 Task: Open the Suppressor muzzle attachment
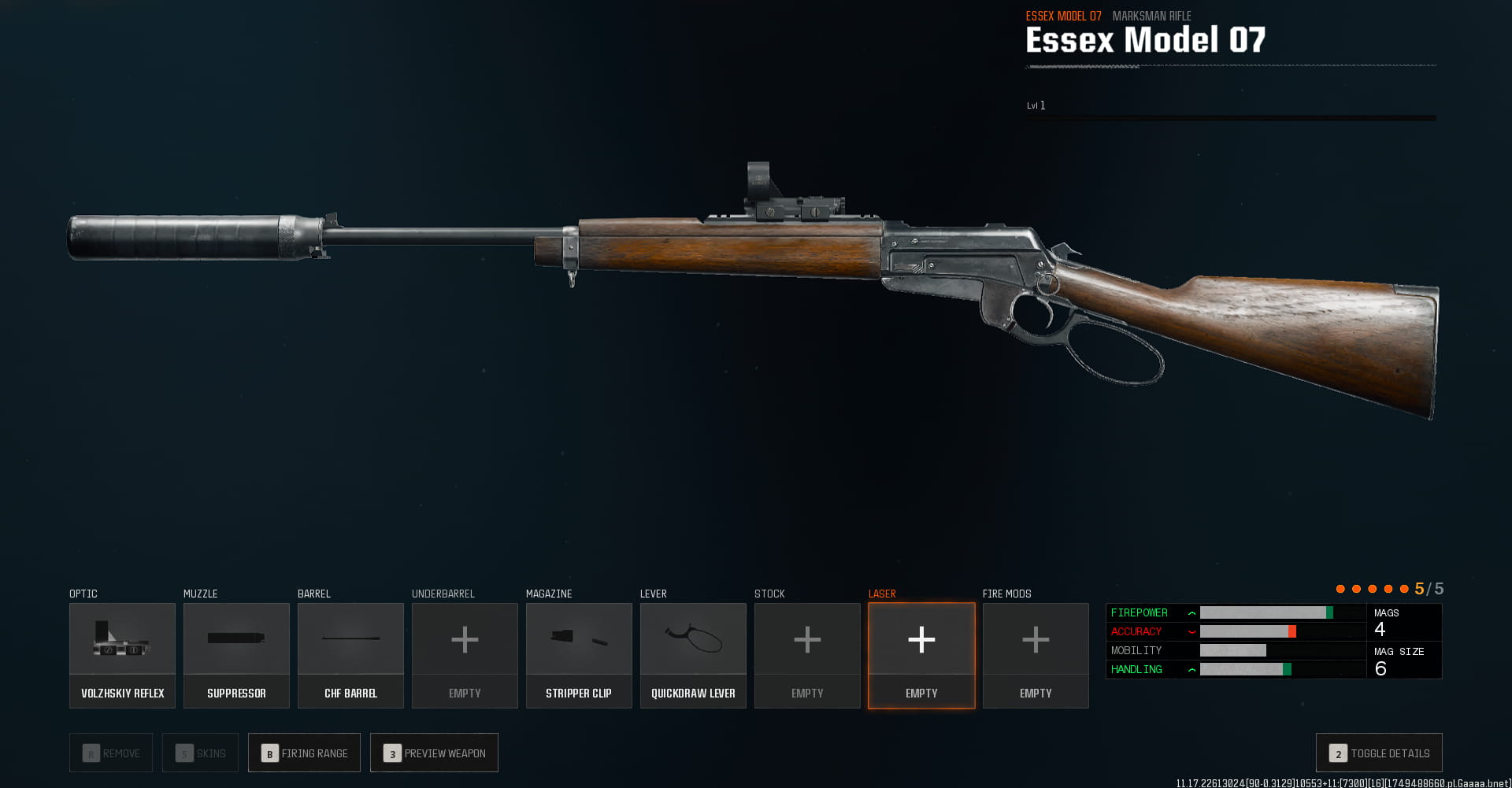click(236, 655)
